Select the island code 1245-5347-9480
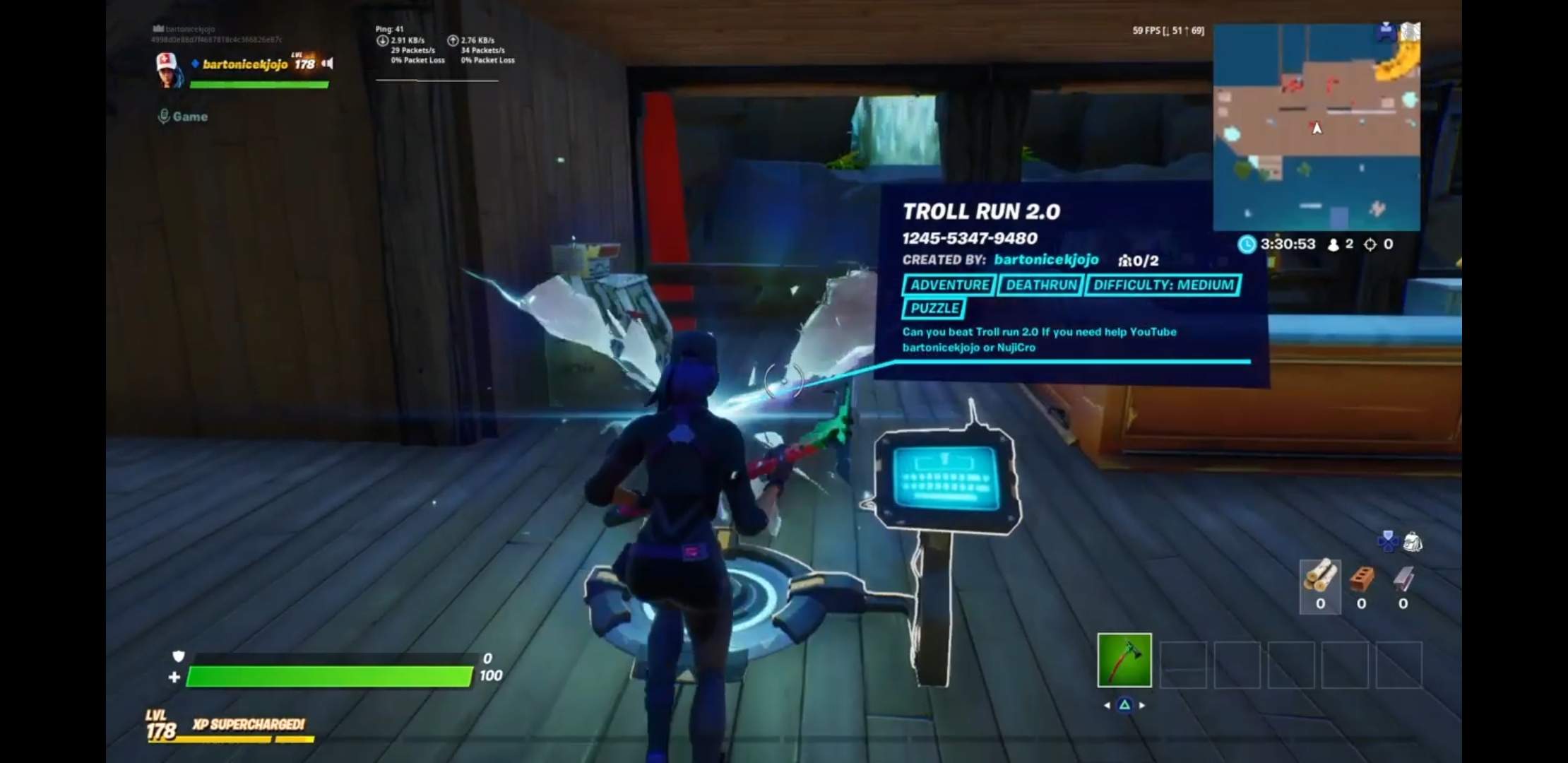 point(969,238)
